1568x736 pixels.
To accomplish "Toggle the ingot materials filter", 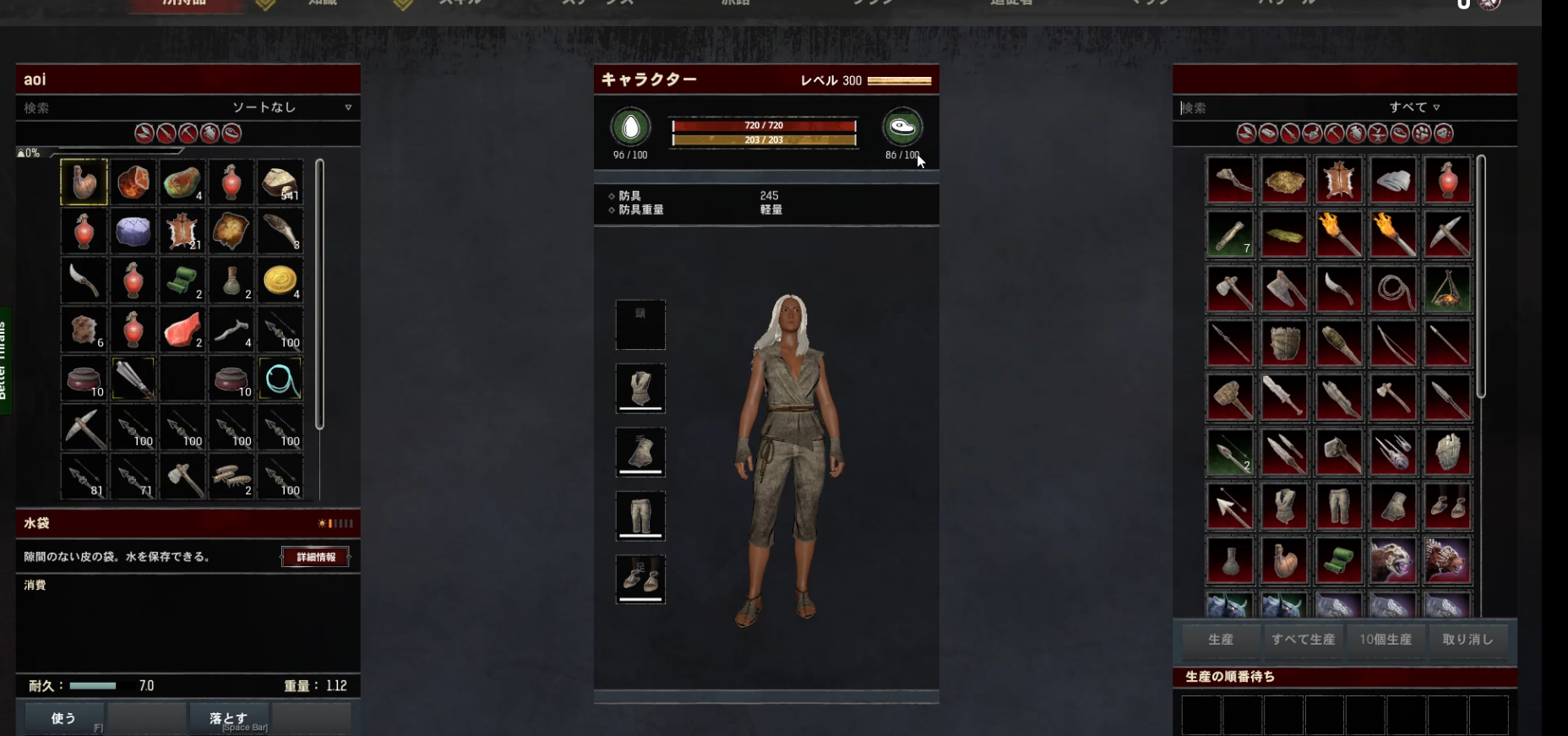I will (1269, 134).
